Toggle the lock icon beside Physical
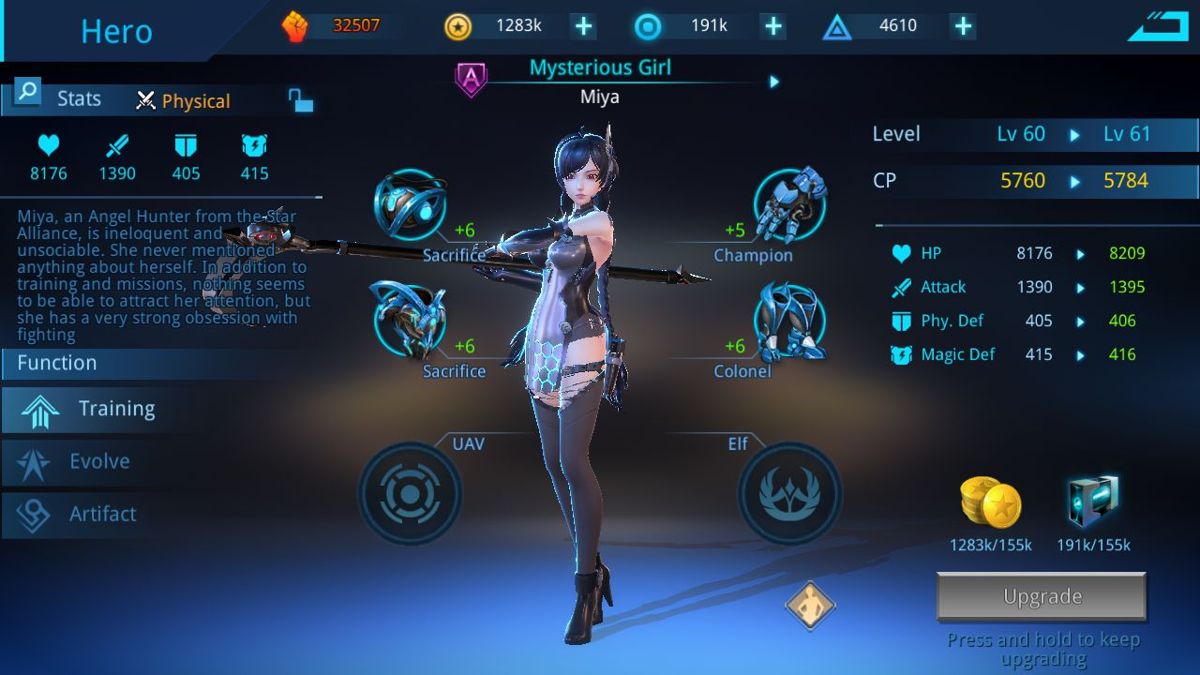Viewport: 1200px width, 675px height. (300, 100)
